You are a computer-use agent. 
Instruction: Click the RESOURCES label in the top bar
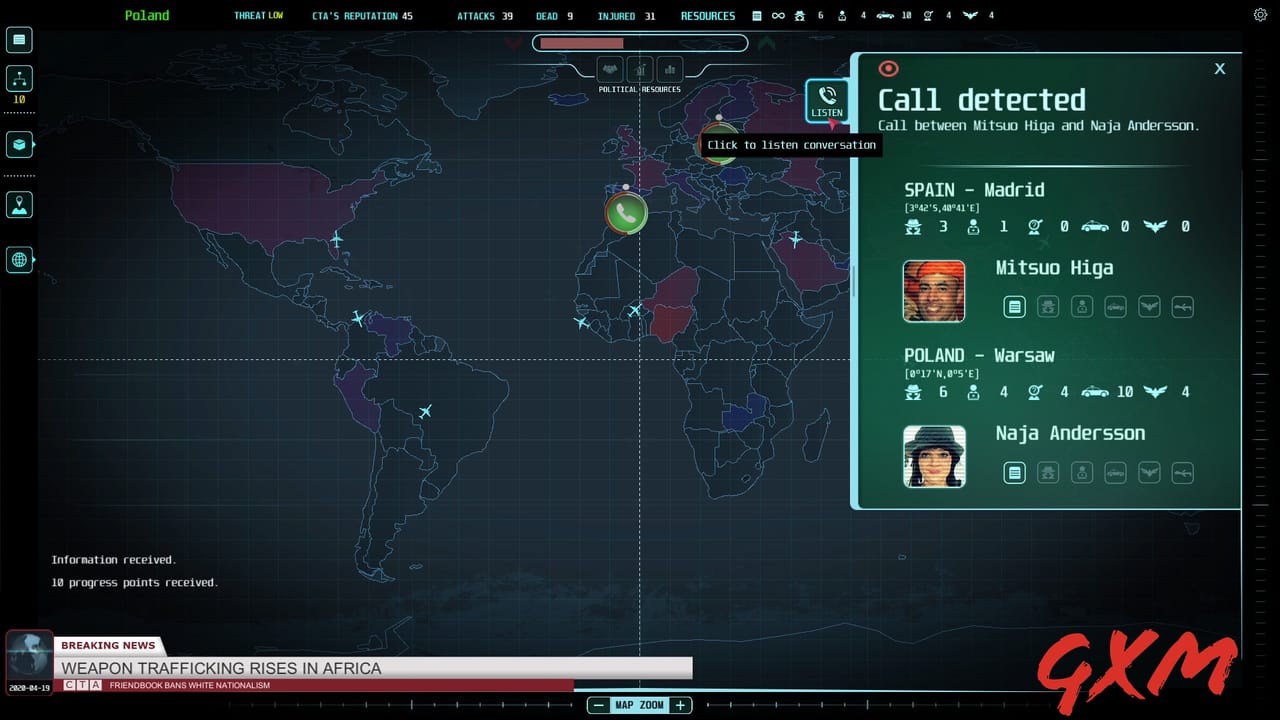tap(708, 15)
